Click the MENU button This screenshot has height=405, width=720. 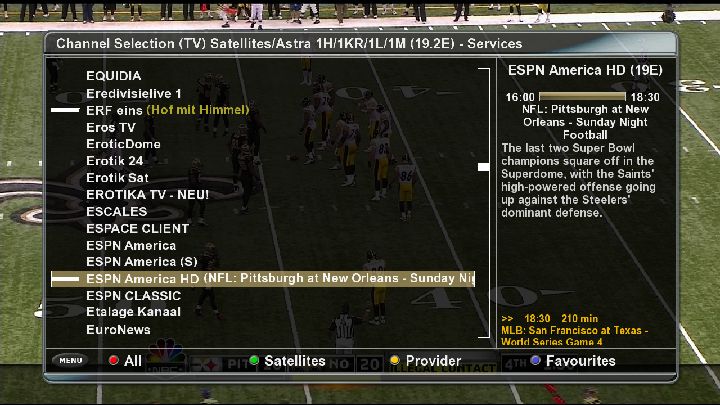pyautogui.click(x=71, y=360)
